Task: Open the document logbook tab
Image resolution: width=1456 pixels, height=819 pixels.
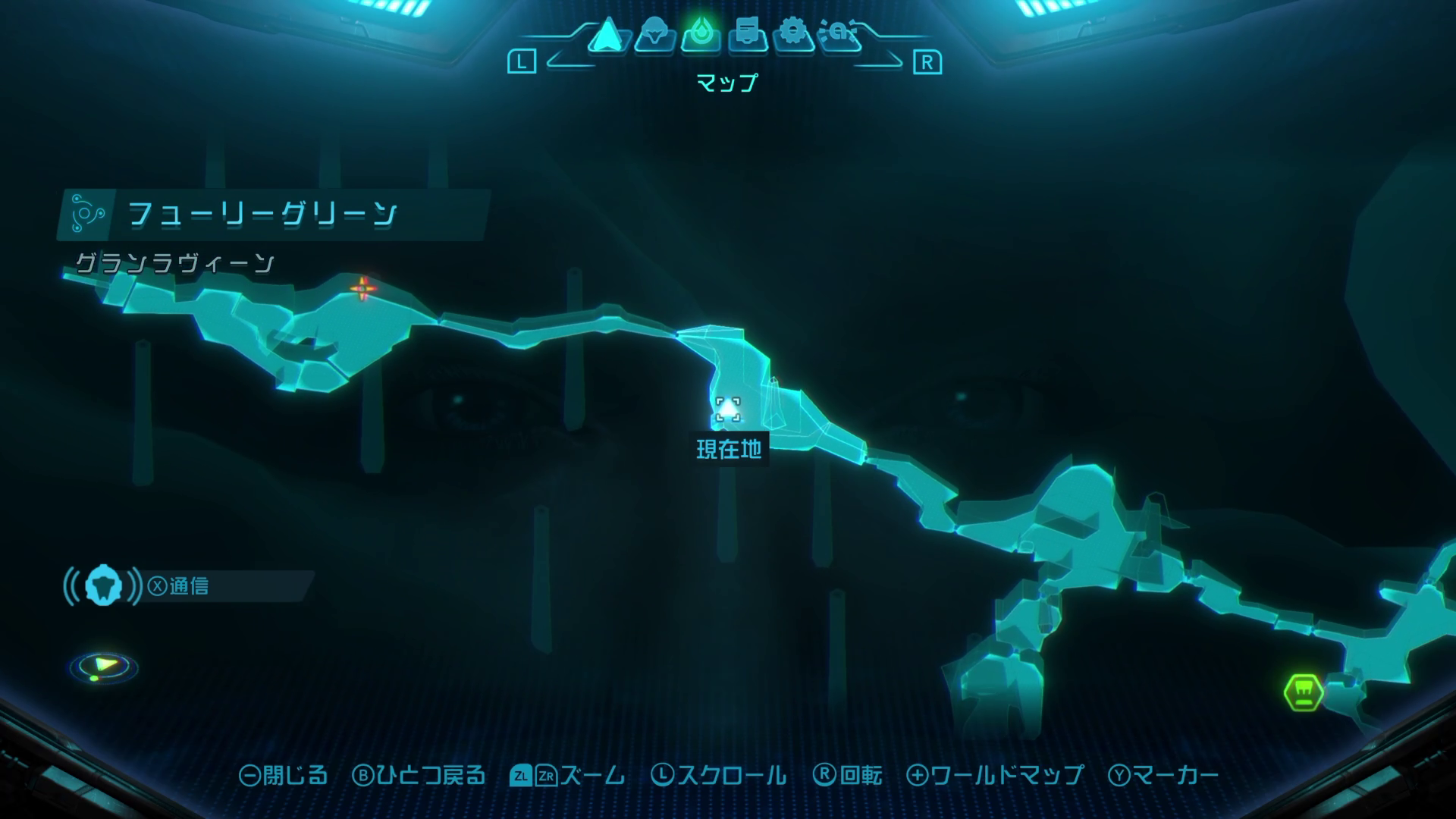Action: pyautogui.click(x=748, y=35)
